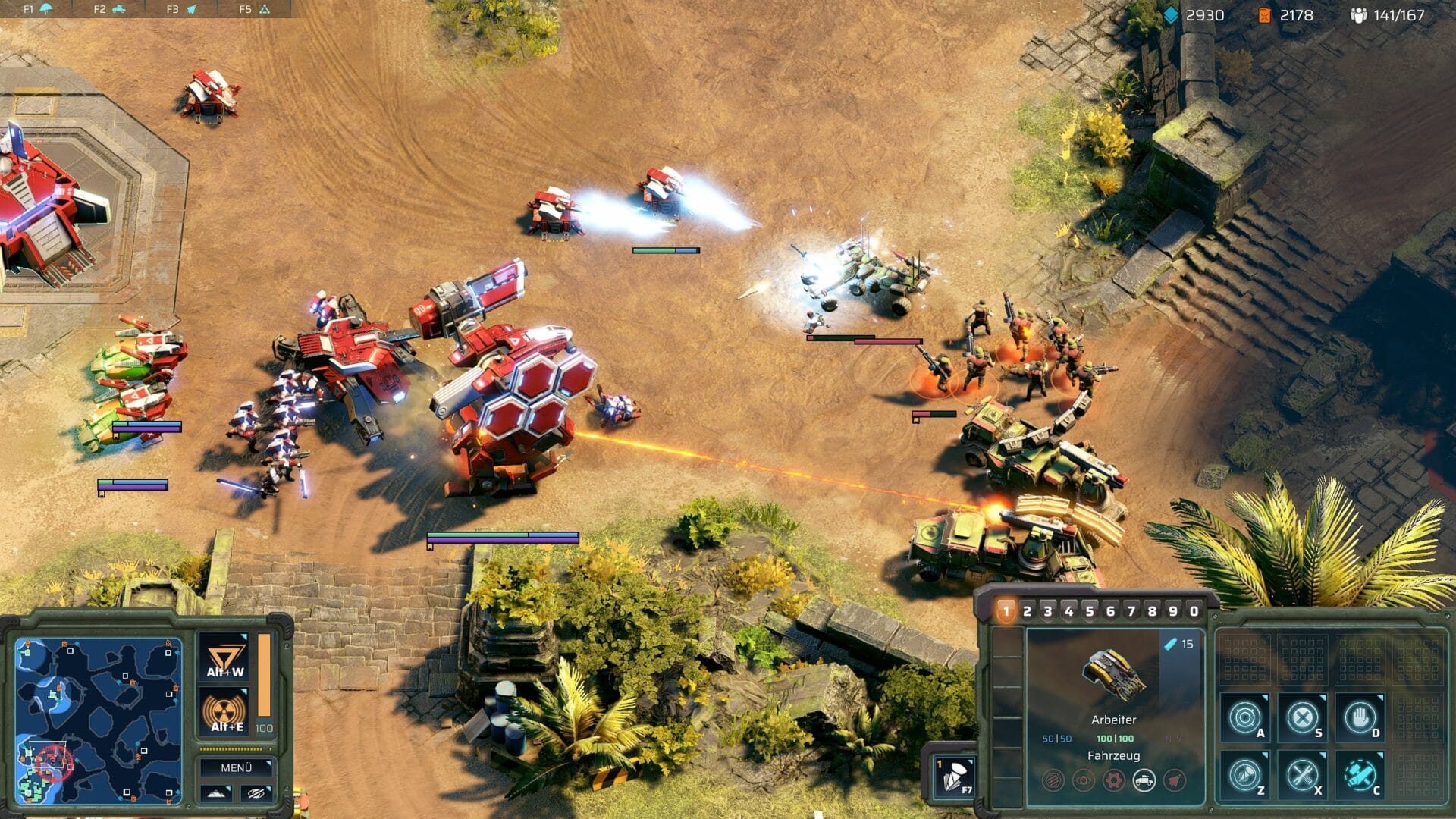The width and height of the screenshot is (1456, 819).
Task: Use the X repair tools ability
Action: [1303, 775]
